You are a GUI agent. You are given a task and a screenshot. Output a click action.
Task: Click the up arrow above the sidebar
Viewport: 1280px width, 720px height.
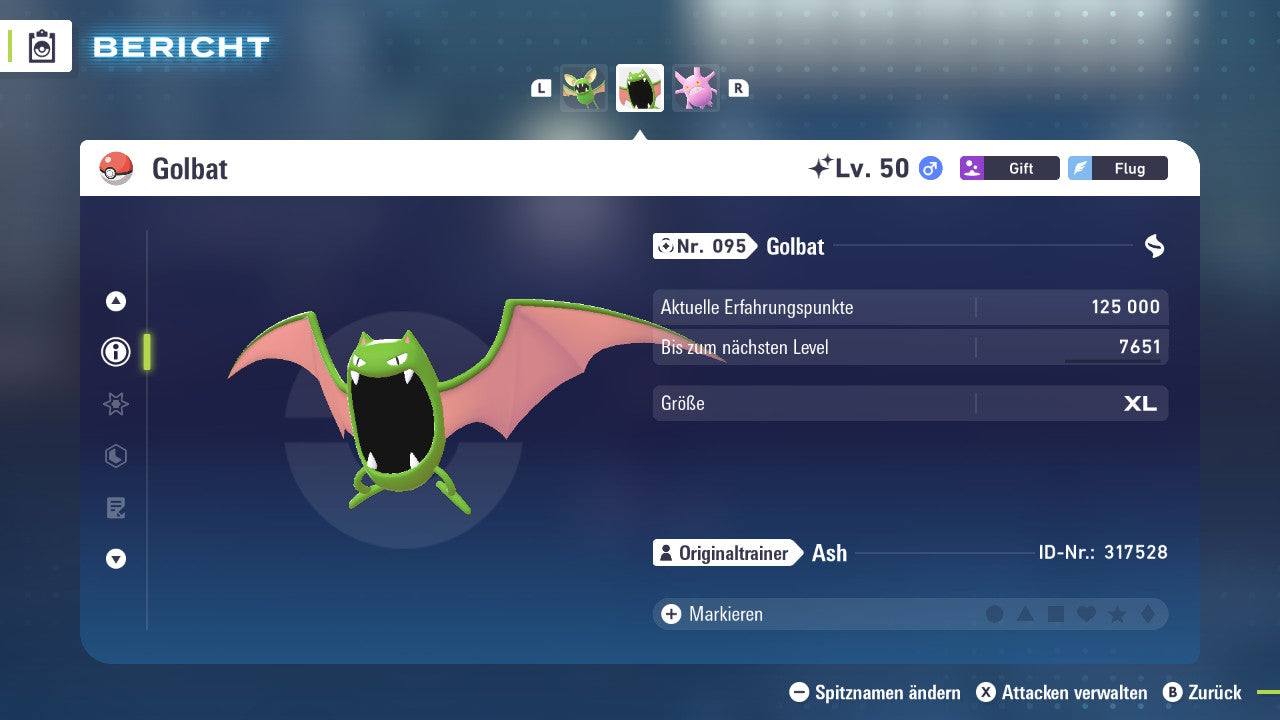pyautogui.click(x=115, y=300)
